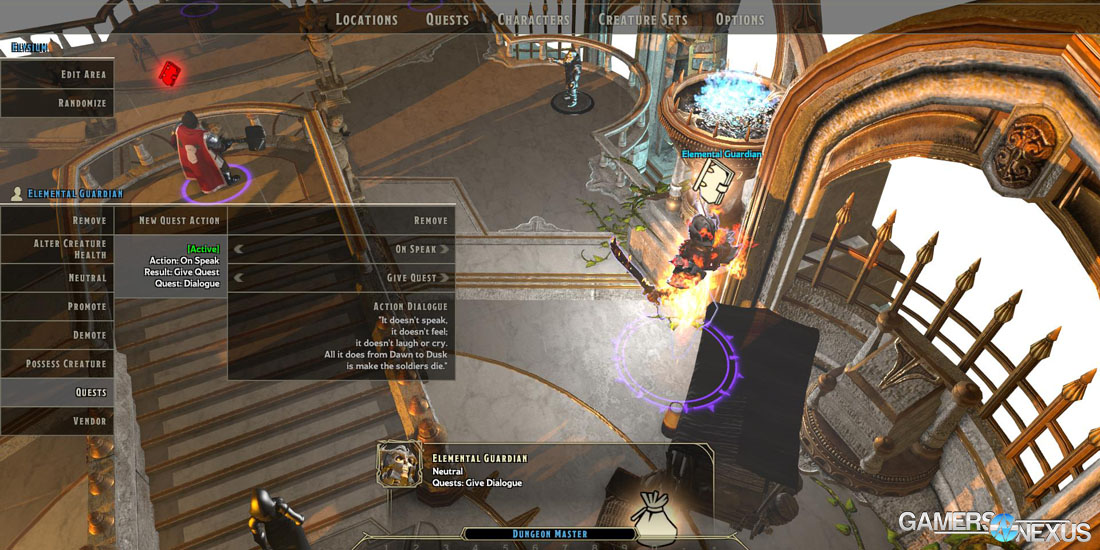Promote the Elemental Guardian

57,306
